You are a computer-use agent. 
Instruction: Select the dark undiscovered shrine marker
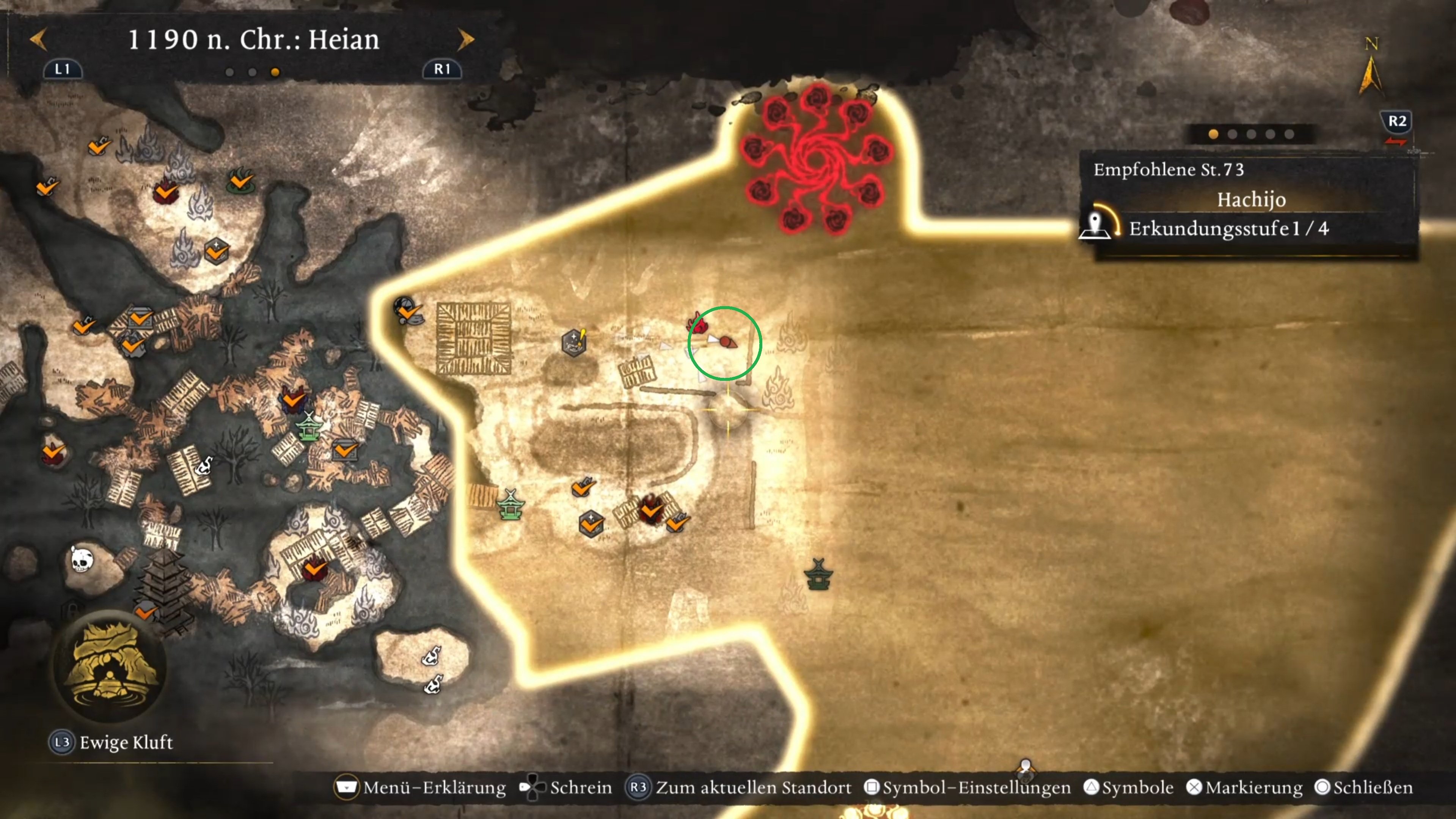[x=818, y=574]
